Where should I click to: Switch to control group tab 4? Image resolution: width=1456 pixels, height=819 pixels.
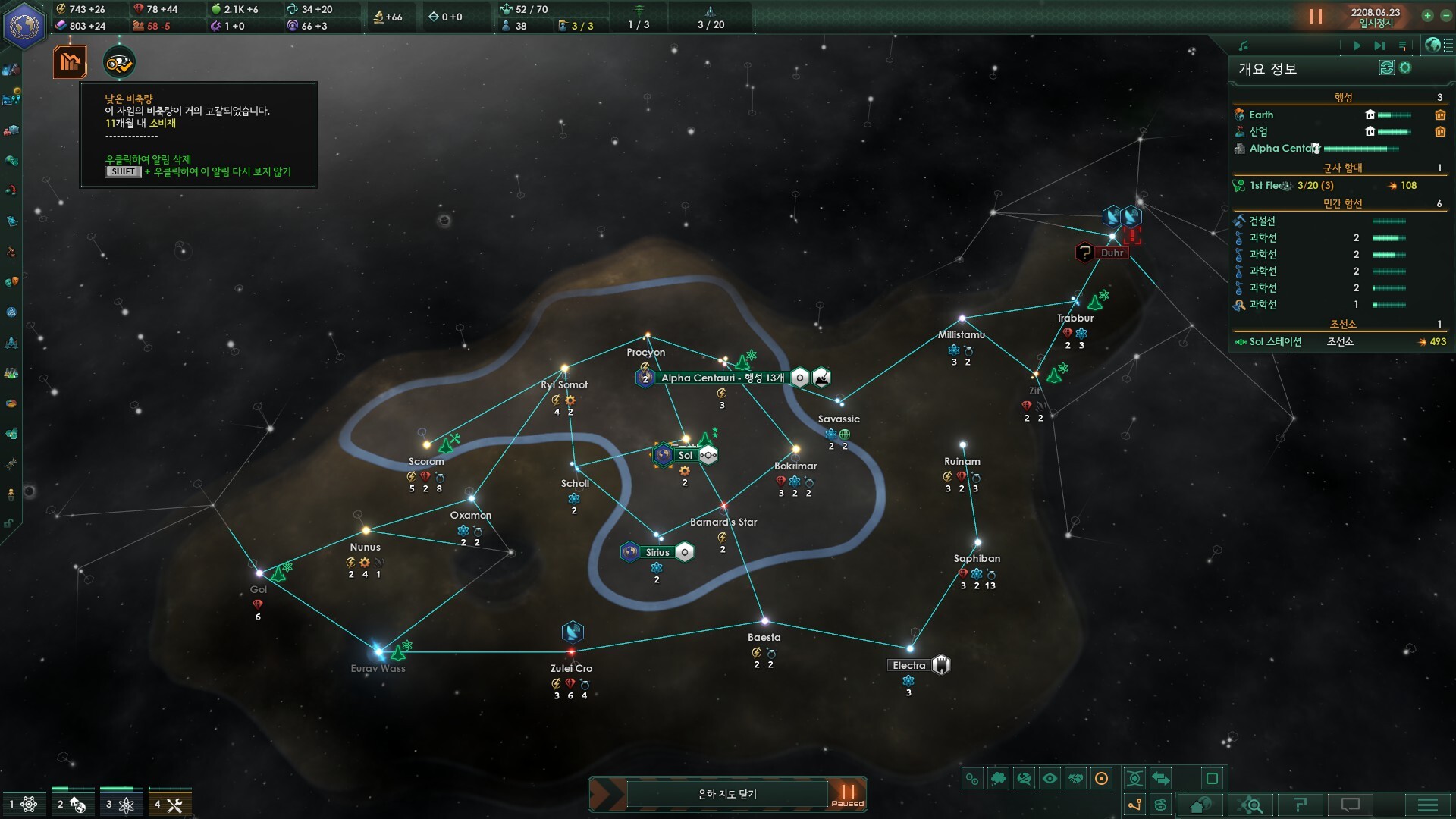coord(169,805)
